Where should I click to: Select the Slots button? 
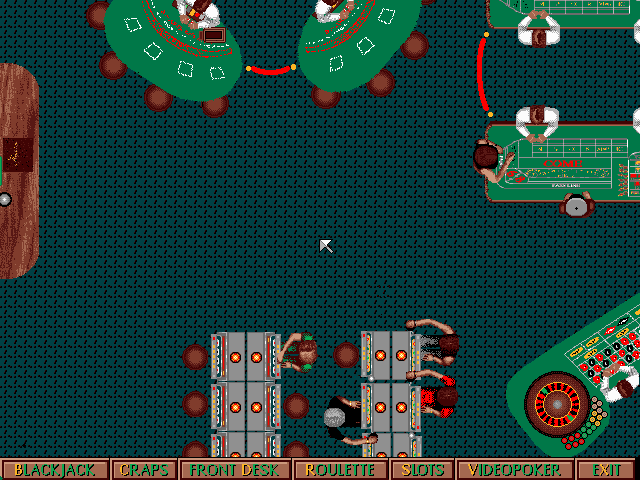point(421,470)
